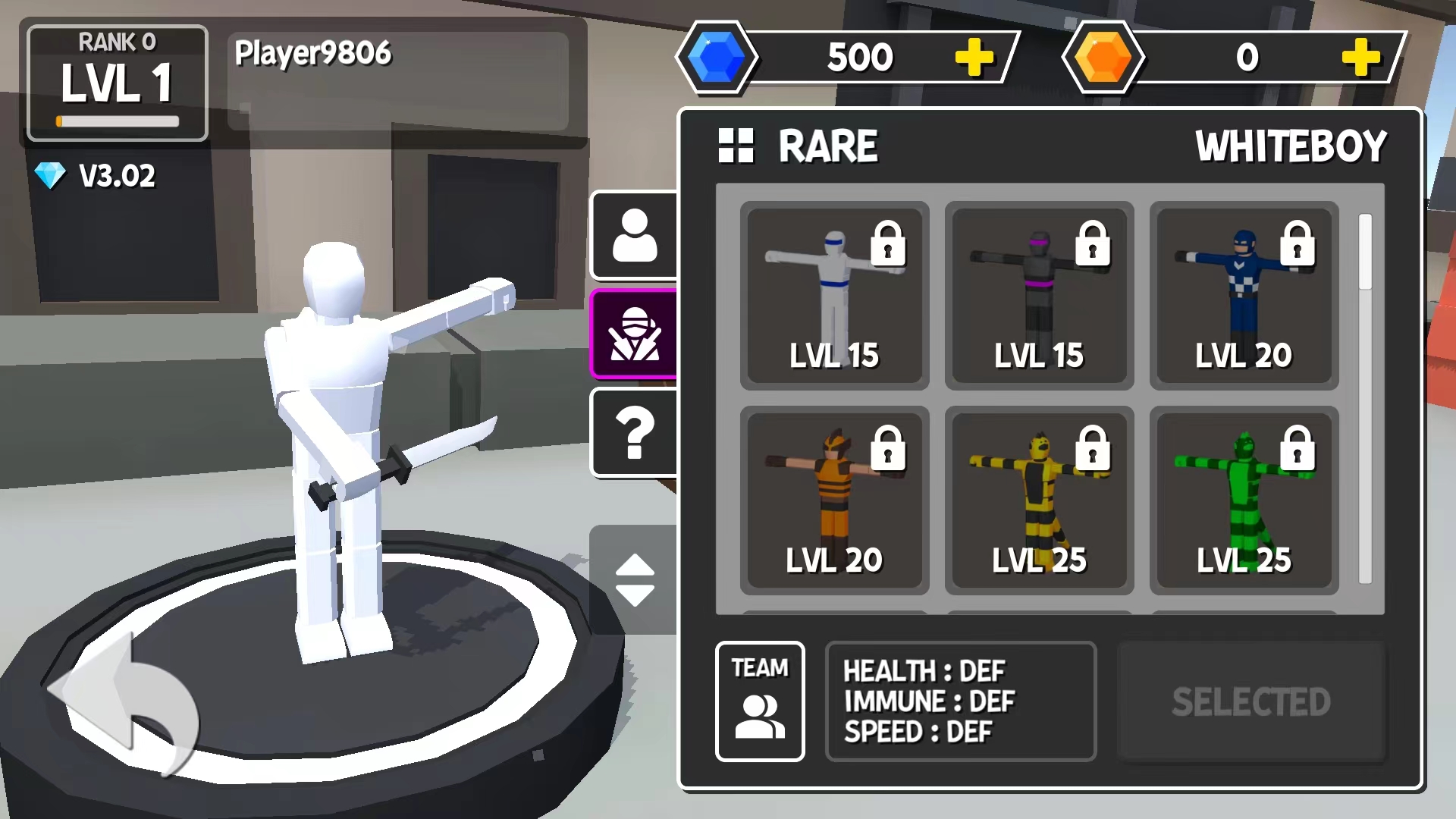This screenshot has height=819, width=1456.
Task: Open the Team selection button
Action: pos(760,701)
